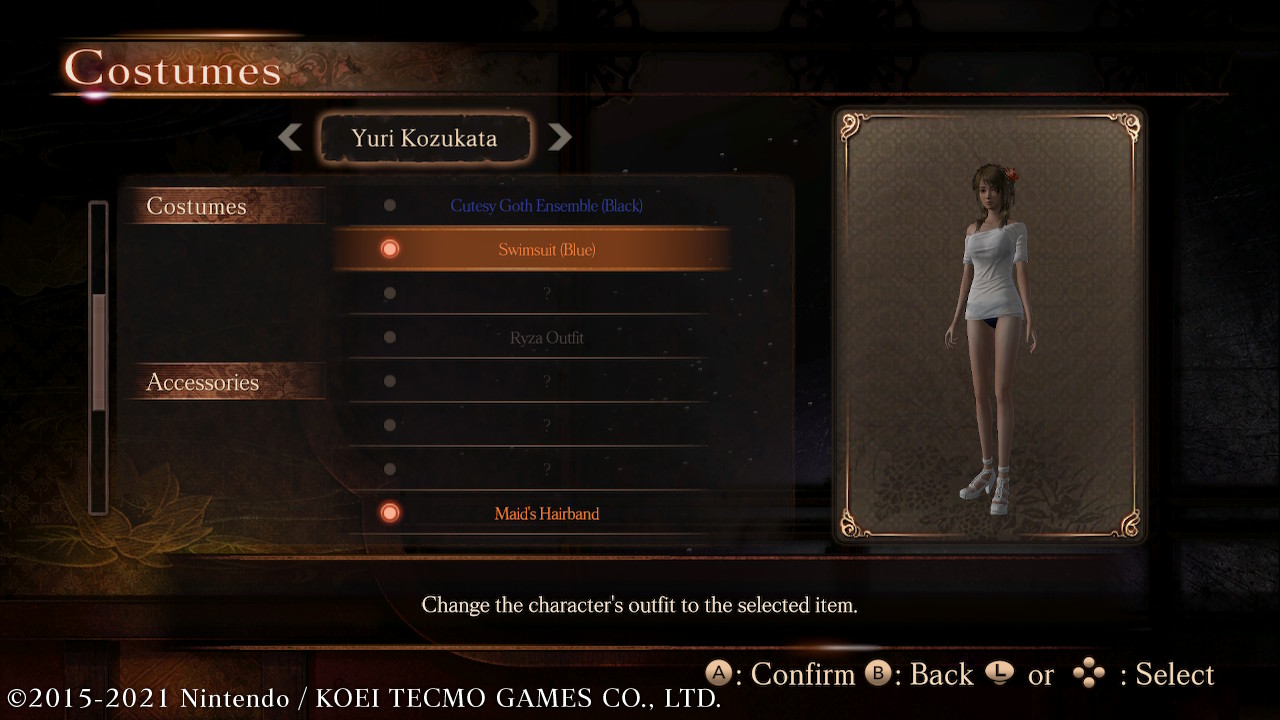Click the costume list scrollbar
The image size is (1280, 720).
coord(98,355)
